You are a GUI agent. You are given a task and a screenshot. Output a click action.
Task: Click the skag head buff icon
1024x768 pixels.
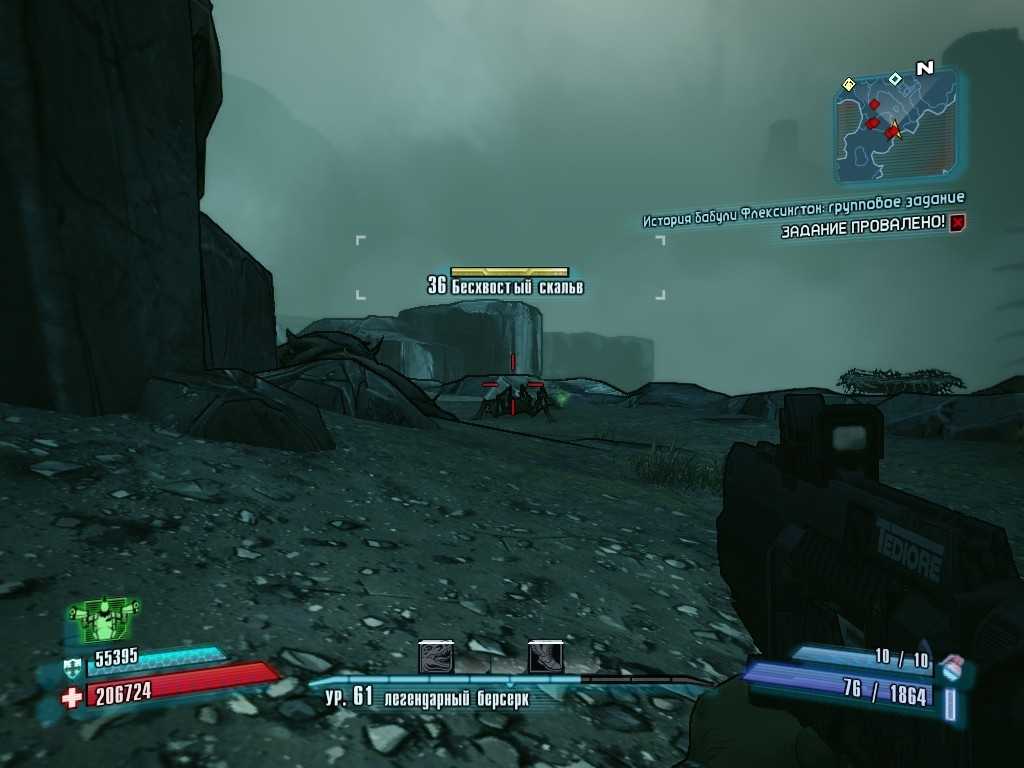436,657
